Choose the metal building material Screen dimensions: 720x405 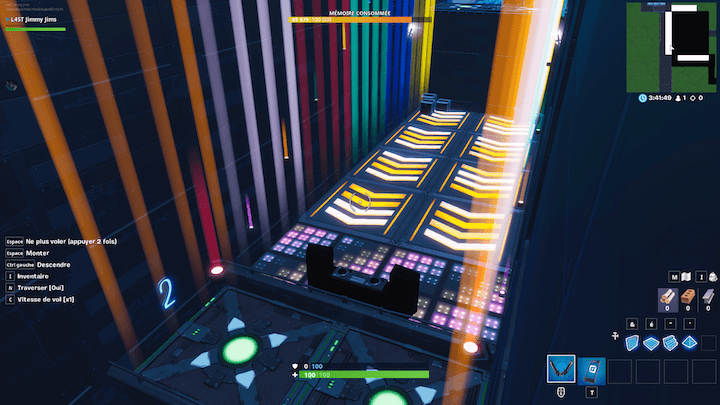(710, 296)
